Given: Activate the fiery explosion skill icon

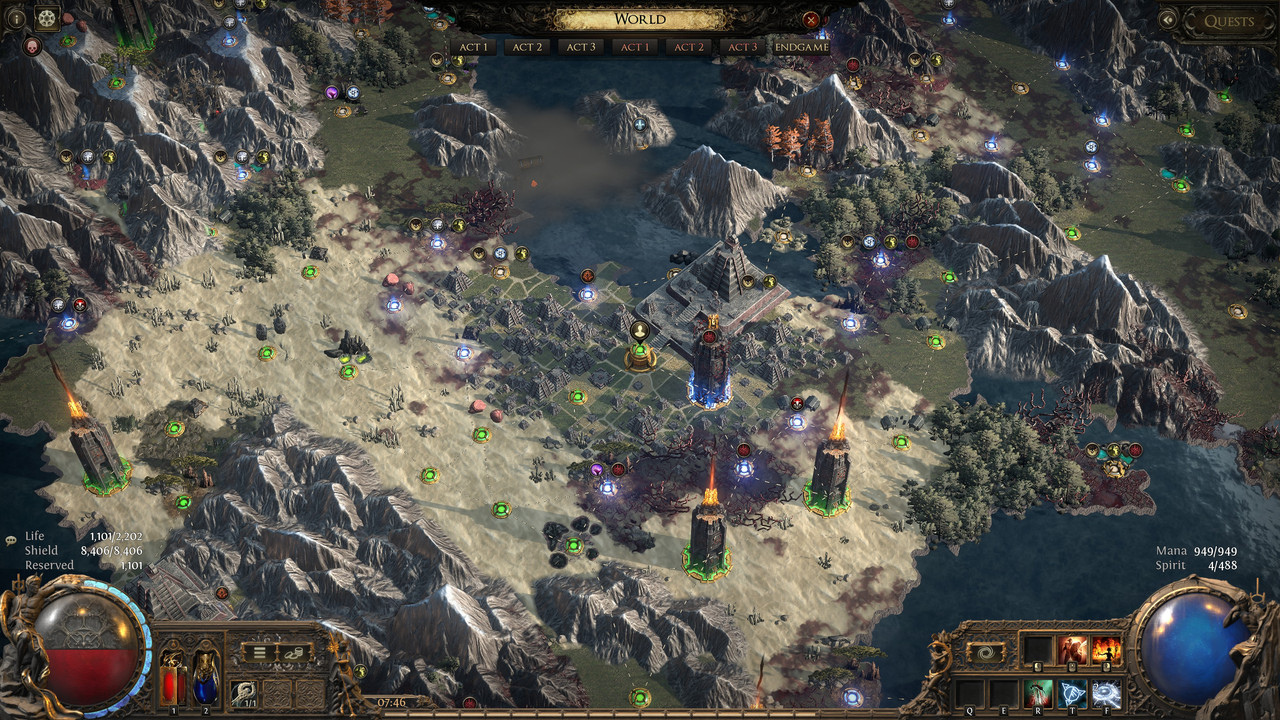Looking at the screenshot, I should (x=1106, y=650).
